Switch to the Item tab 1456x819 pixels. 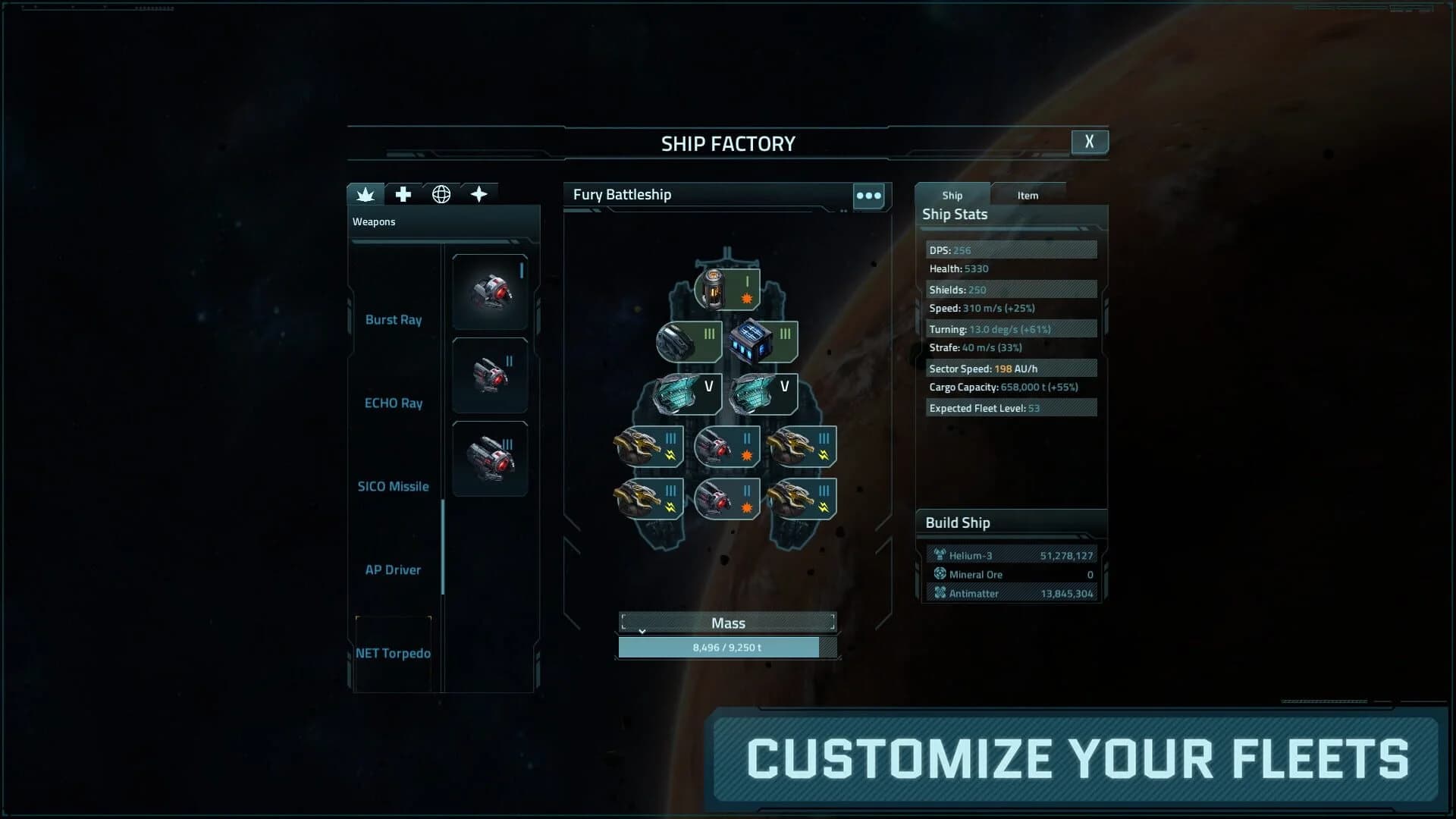click(x=1028, y=195)
